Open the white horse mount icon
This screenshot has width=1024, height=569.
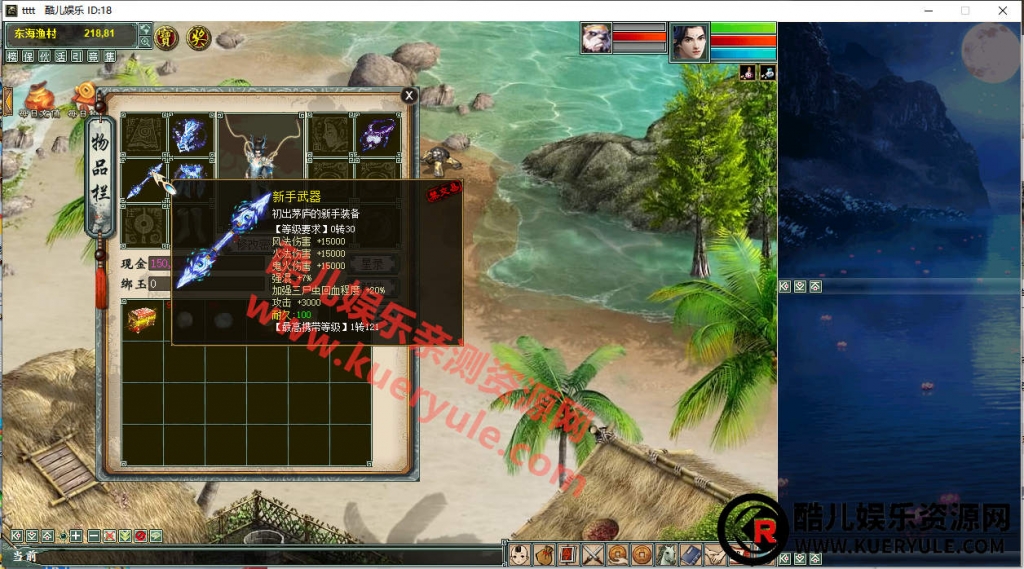(667, 554)
